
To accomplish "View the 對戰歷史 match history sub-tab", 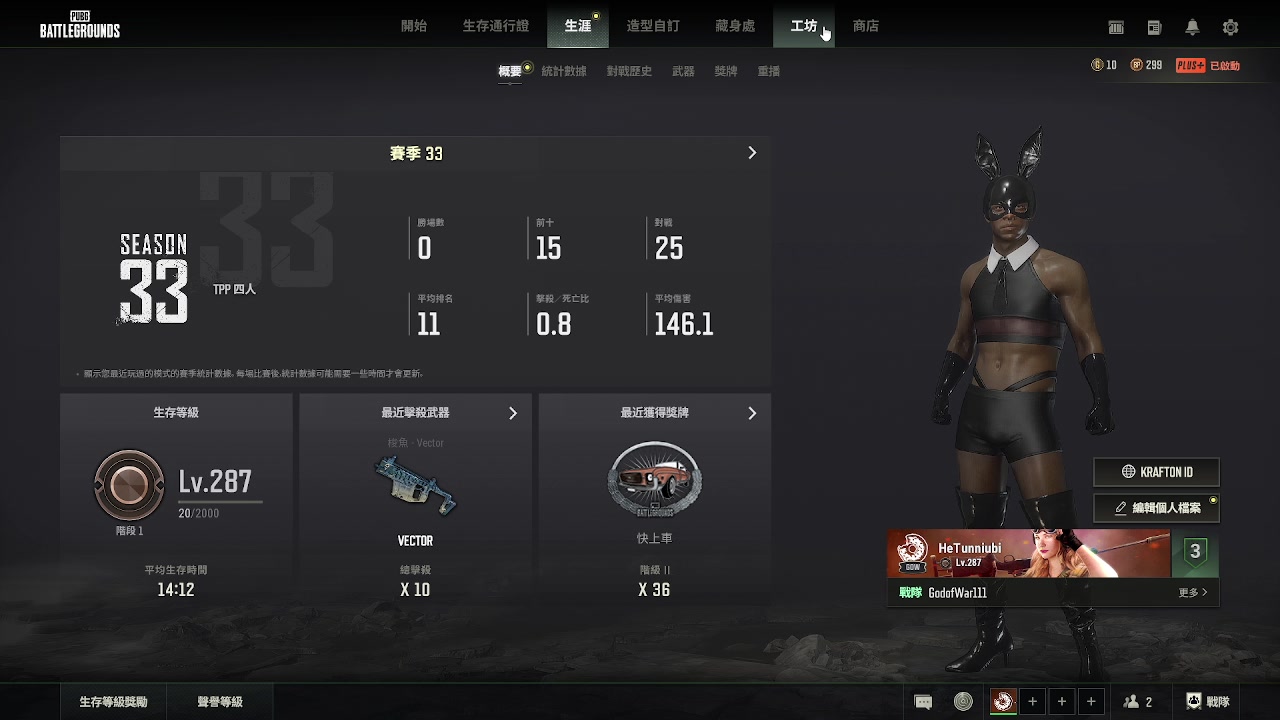I will point(629,71).
